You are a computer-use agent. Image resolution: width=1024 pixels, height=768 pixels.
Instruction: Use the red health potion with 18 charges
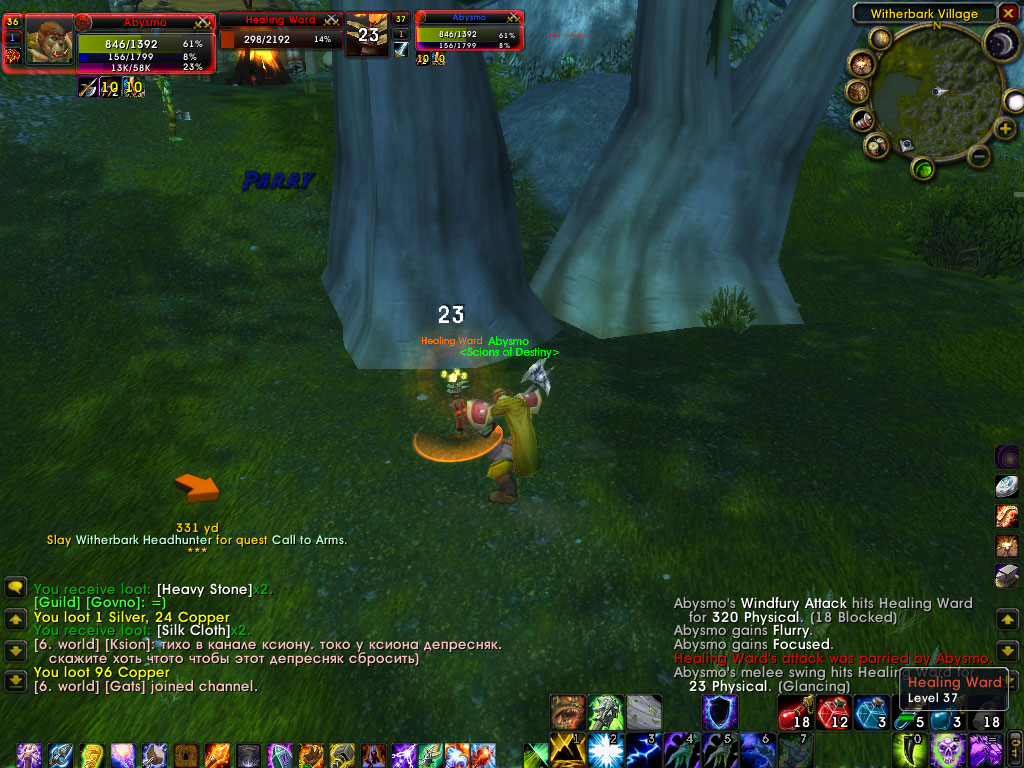point(795,713)
